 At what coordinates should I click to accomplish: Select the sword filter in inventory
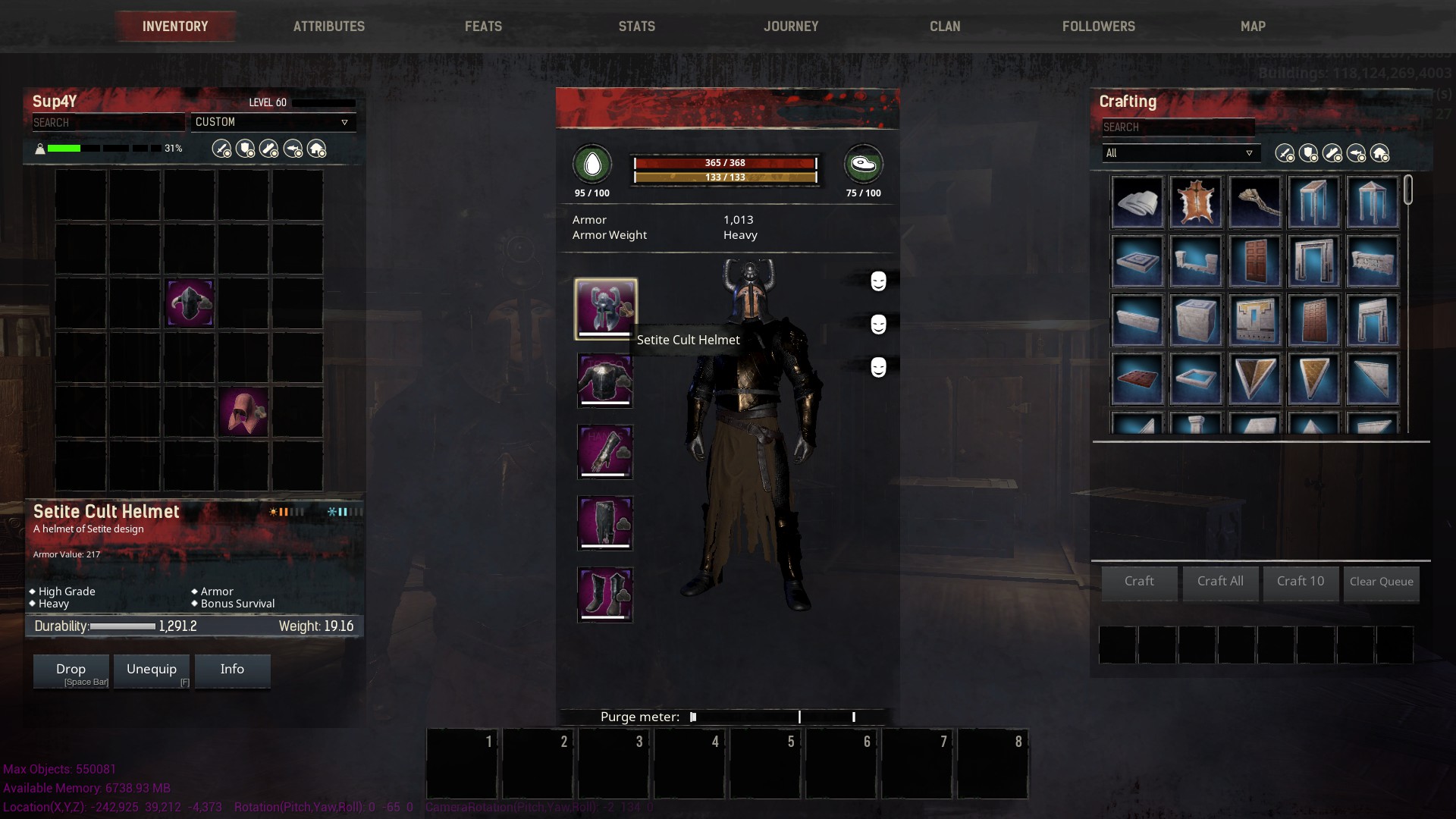point(221,149)
